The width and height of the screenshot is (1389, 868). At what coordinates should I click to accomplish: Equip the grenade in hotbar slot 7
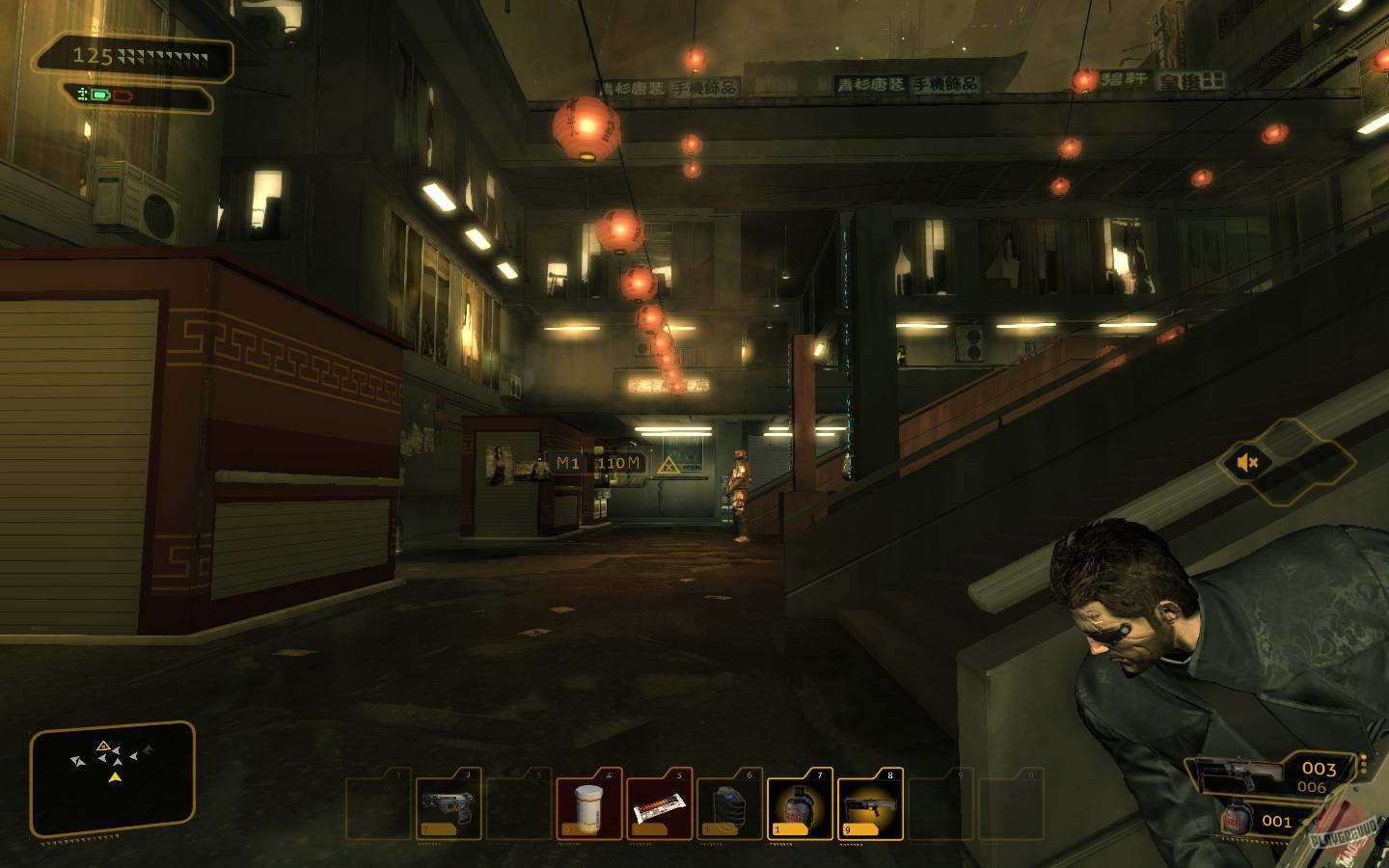point(800,804)
